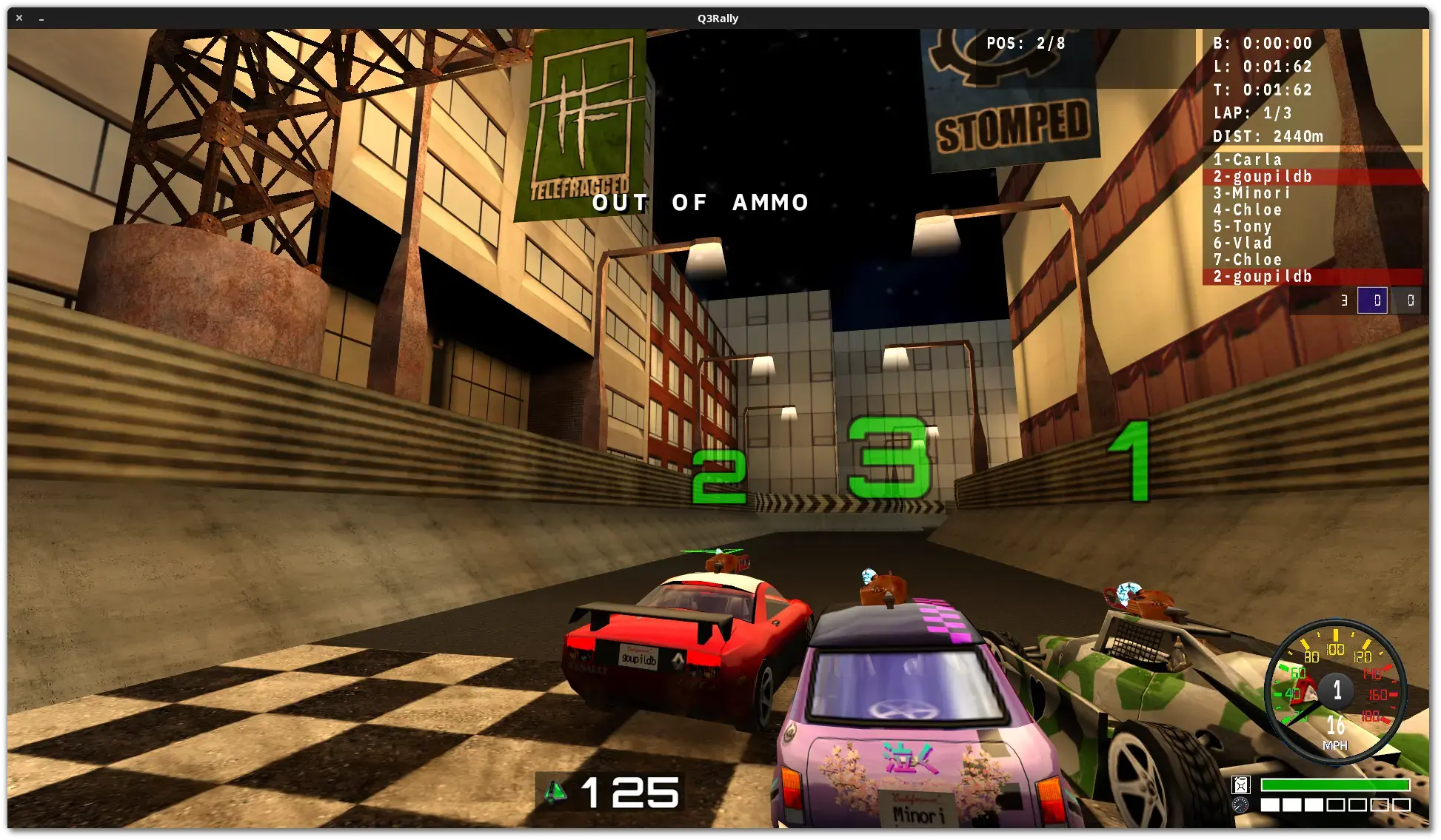Click the POS: 2/8 indicator
Viewport: 1441px width, 840px height.
pos(1026,43)
